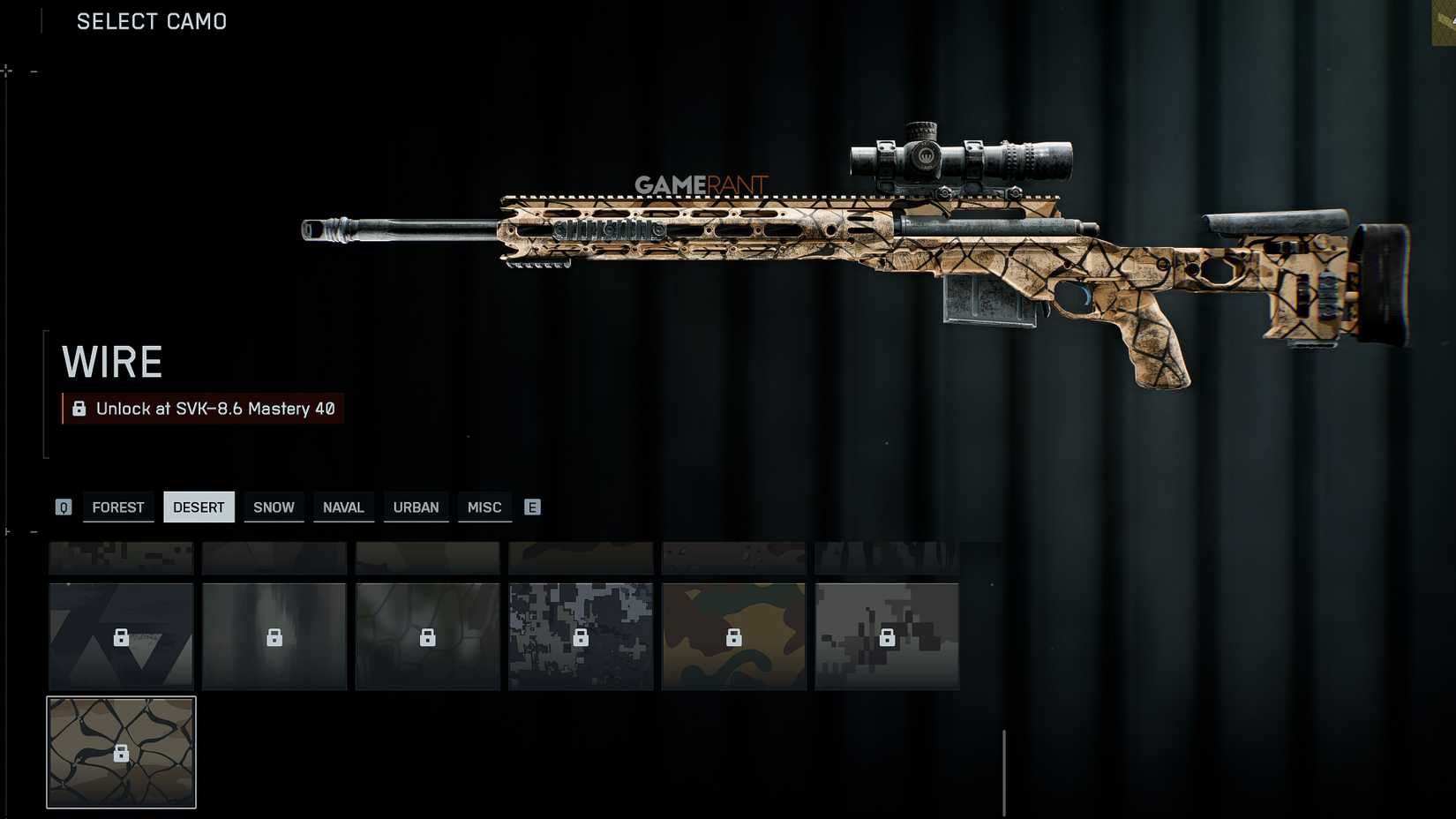The height and width of the screenshot is (819, 1456).
Task: Click the lock on the white foggy camo
Action: click(x=274, y=635)
